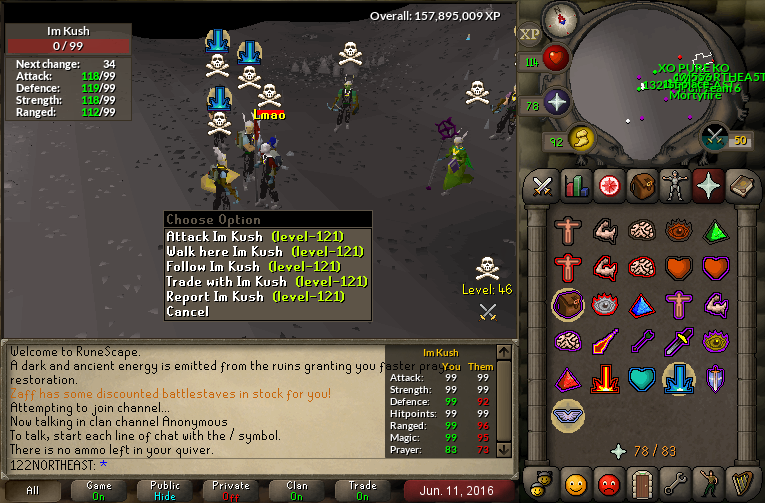This screenshot has width=765, height=504.
Task: Switch Public chat filter setting
Action: click(164, 490)
